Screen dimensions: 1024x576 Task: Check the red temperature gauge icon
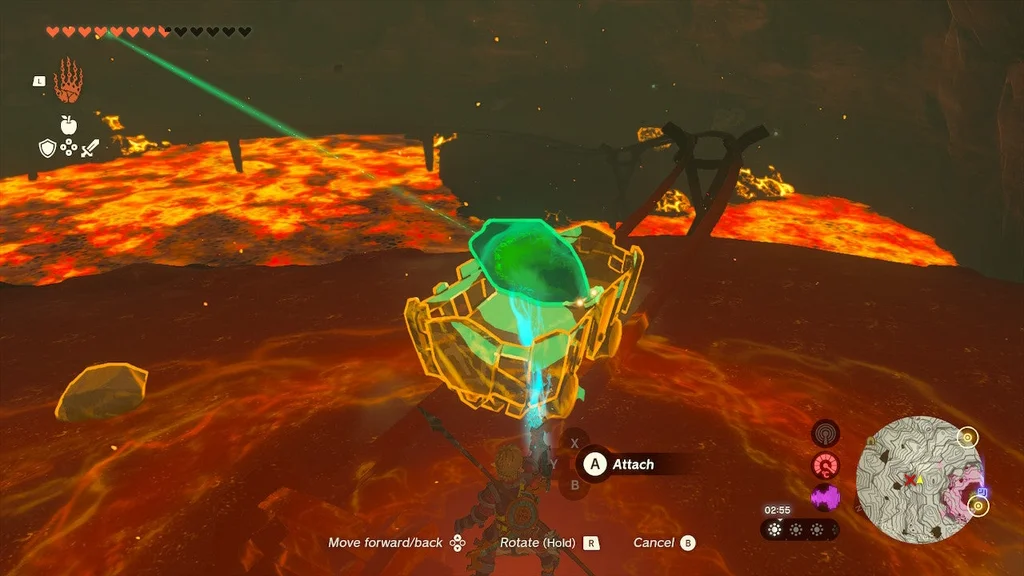coord(826,465)
